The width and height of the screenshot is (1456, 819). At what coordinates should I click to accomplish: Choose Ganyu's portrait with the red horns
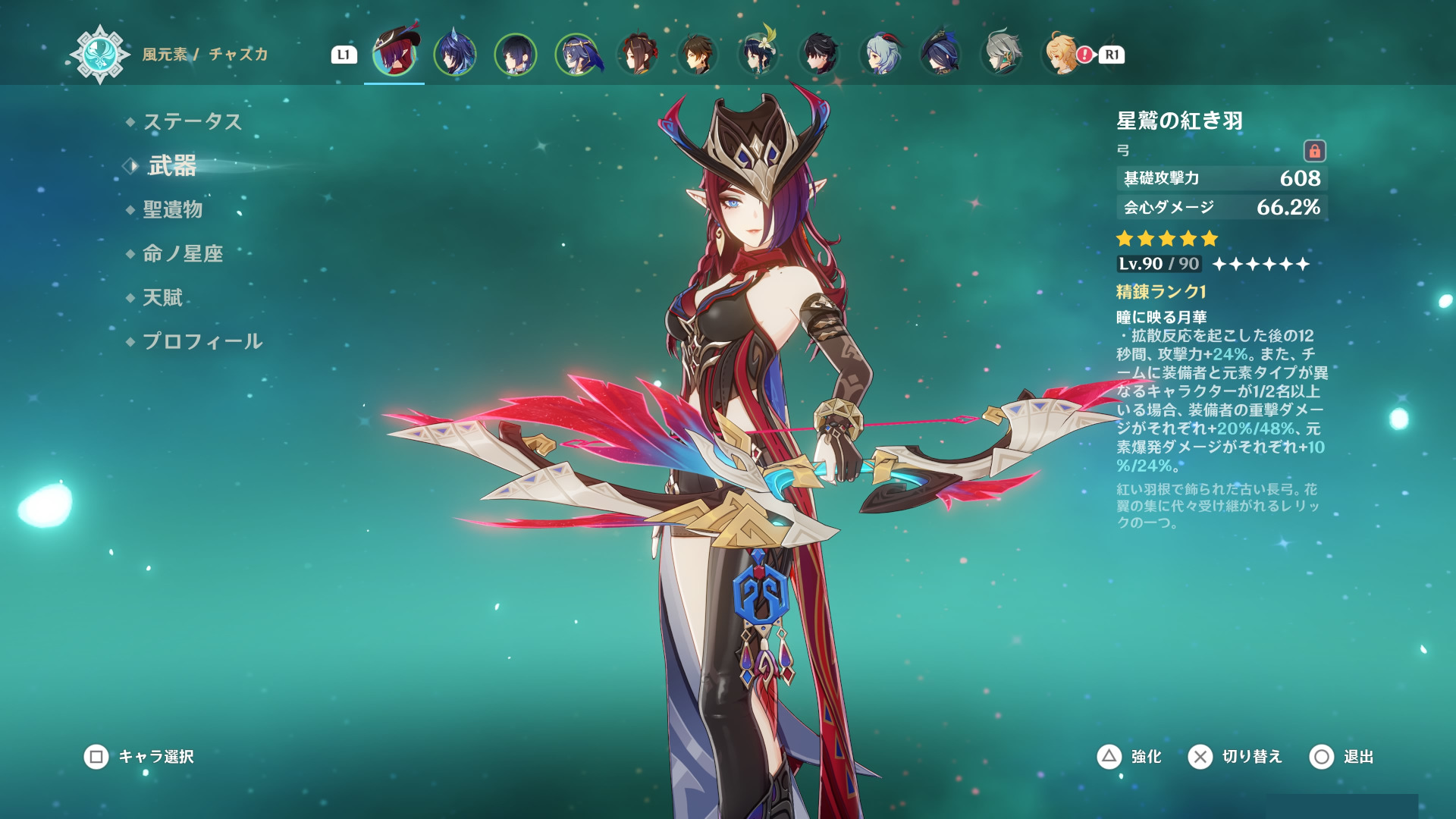(880, 55)
